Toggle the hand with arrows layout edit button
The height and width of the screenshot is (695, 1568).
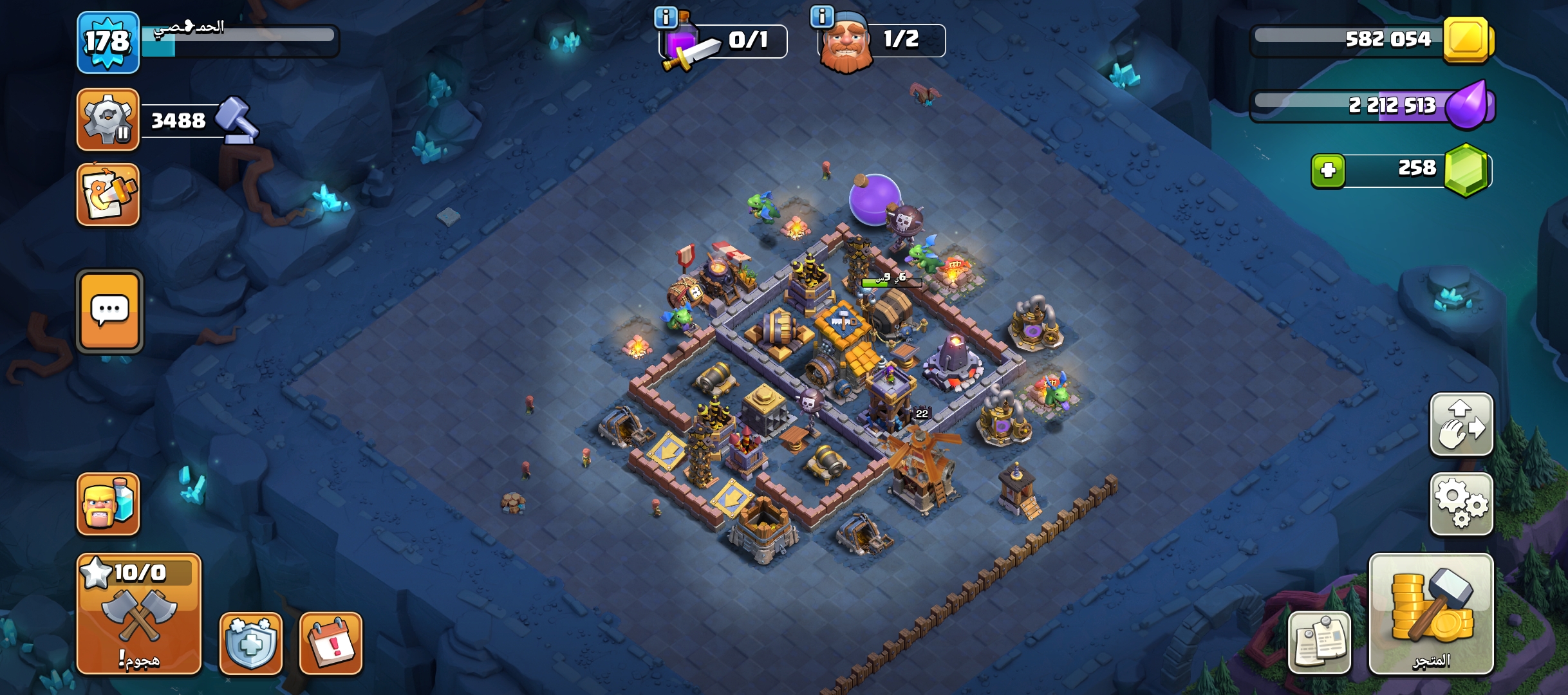click(1461, 425)
